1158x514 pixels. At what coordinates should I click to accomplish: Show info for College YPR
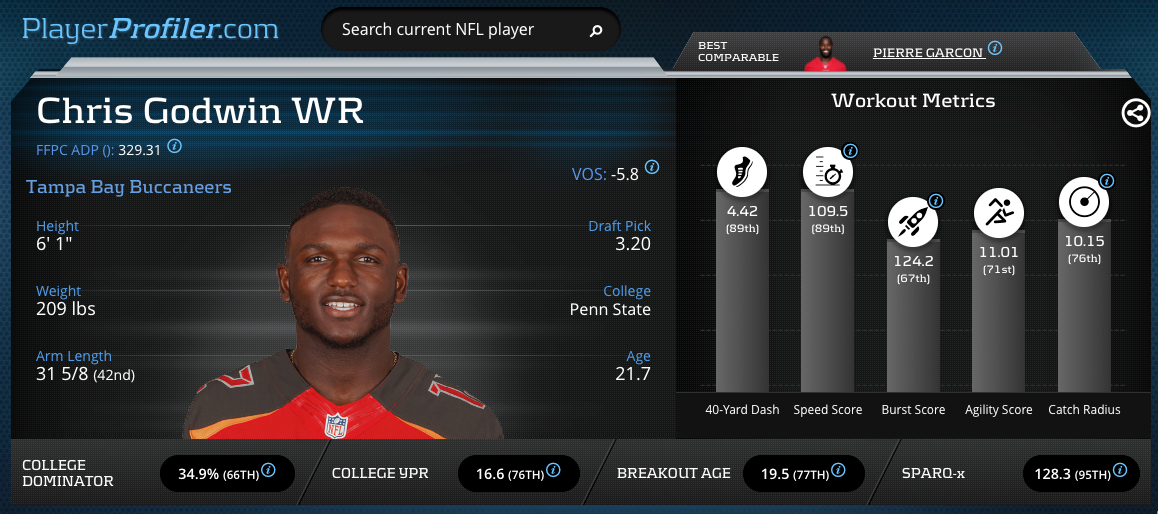coord(553,471)
